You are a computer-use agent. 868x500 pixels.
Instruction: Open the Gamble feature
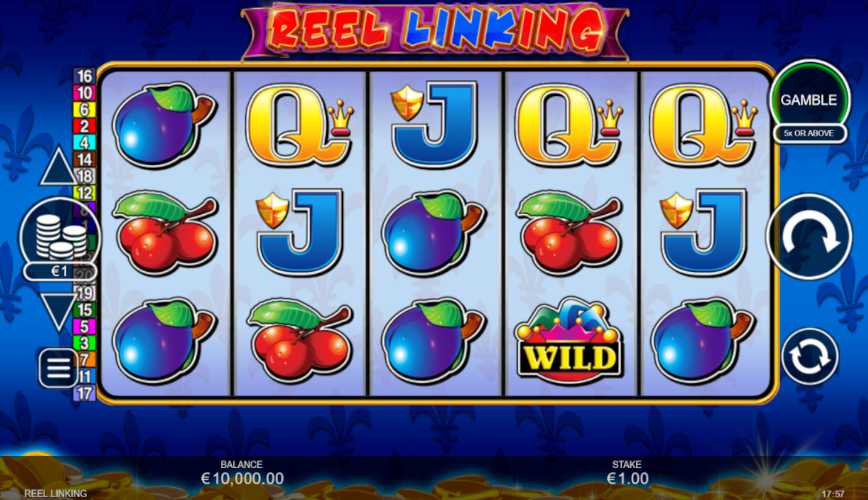tap(809, 99)
